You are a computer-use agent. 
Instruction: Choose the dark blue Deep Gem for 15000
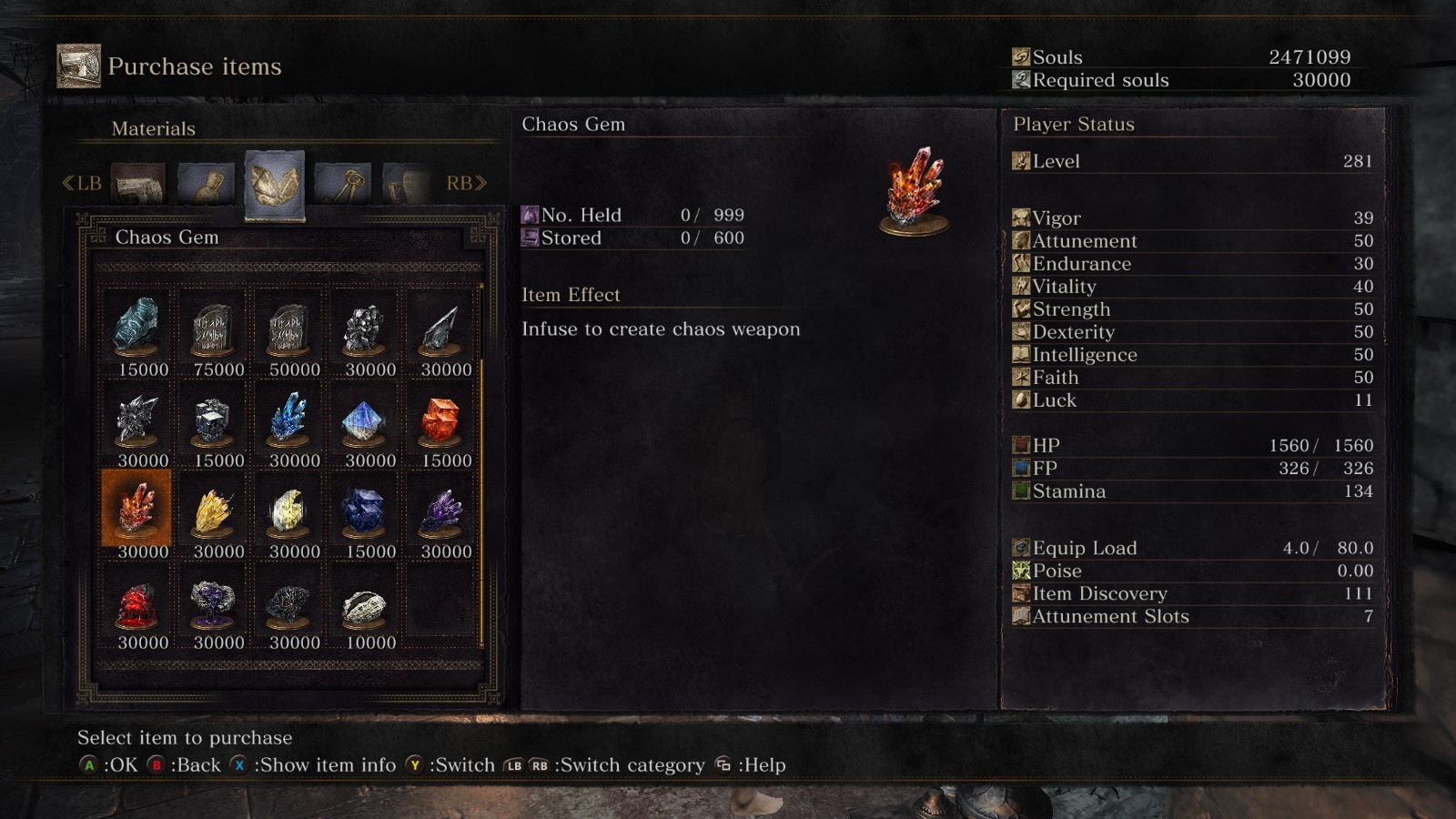[x=364, y=511]
